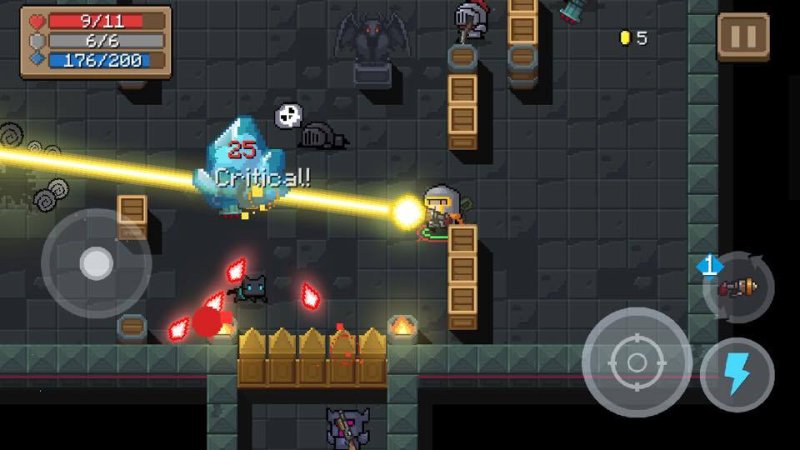The width and height of the screenshot is (800, 450).
Task: Tap the virtual movement joystick
Action: click(x=96, y=264)
